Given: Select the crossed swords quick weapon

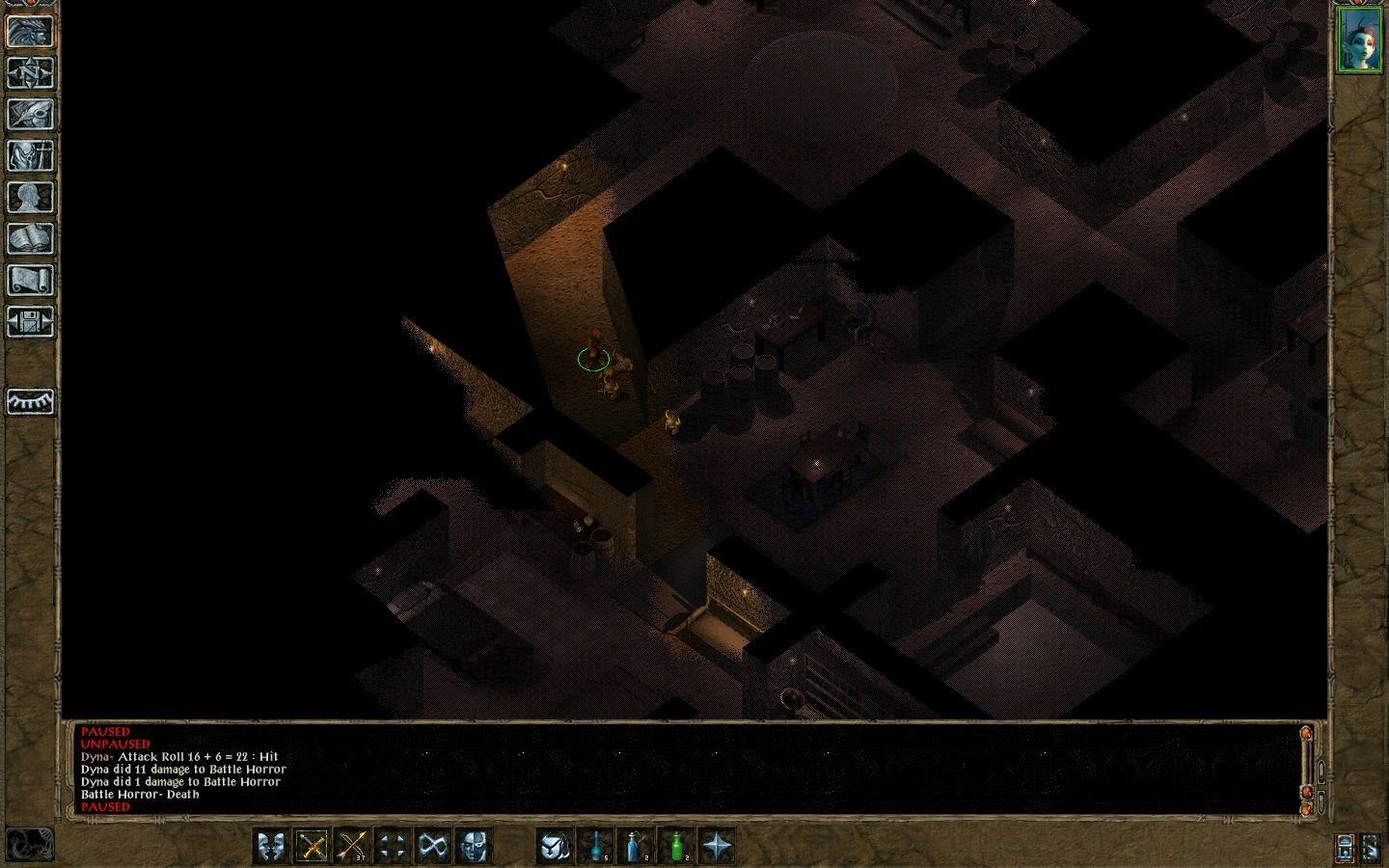Looking at the screenshot, I should (x=310, y=847).
